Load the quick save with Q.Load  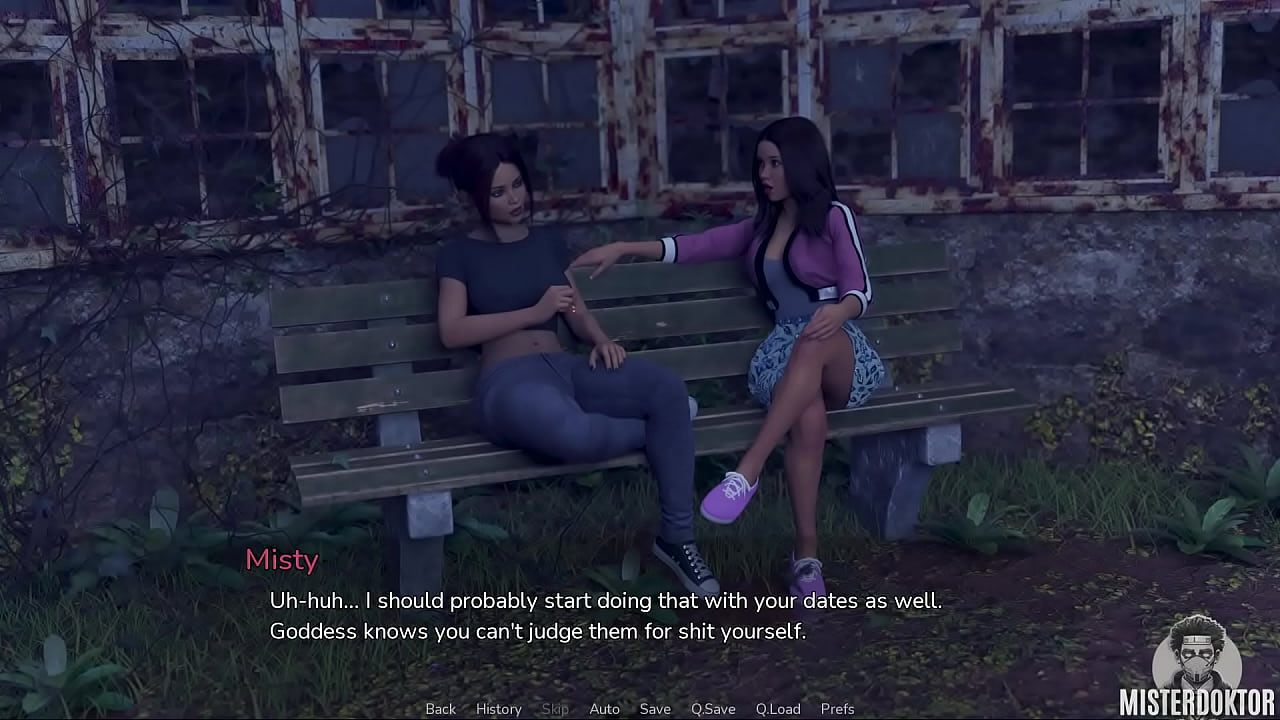click(778, 709)
